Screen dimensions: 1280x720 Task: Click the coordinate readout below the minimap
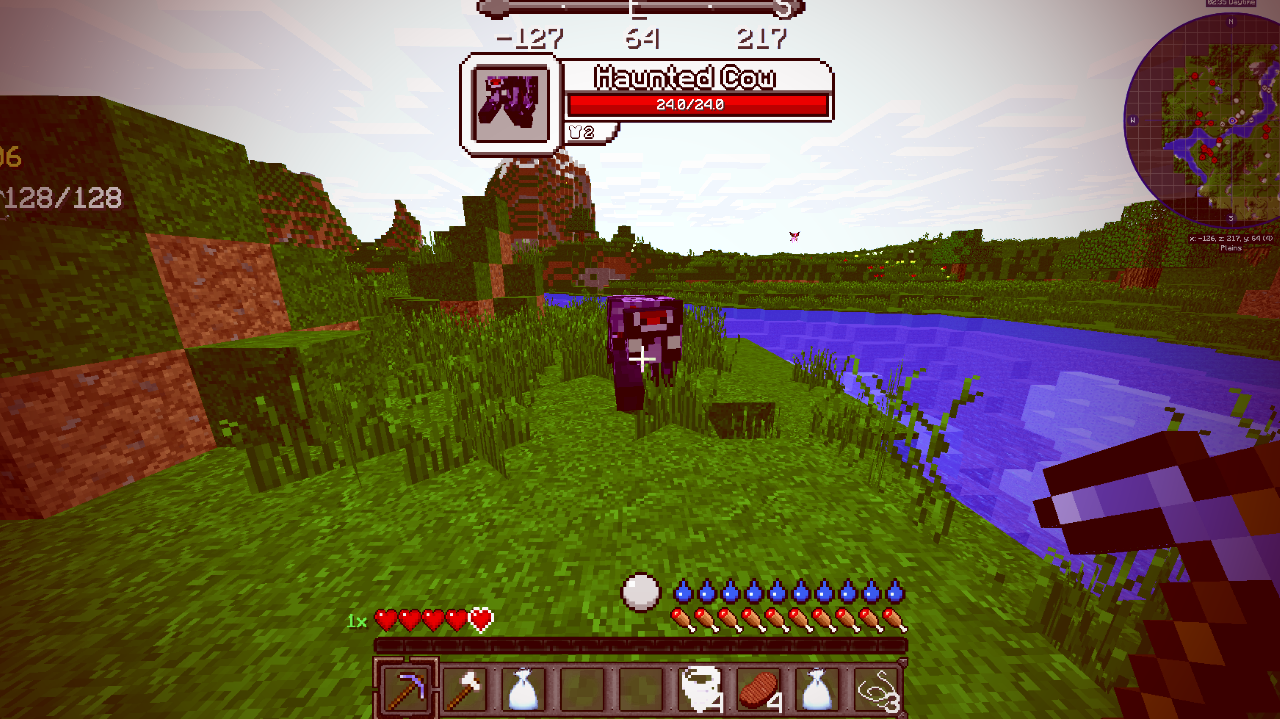1231,238
